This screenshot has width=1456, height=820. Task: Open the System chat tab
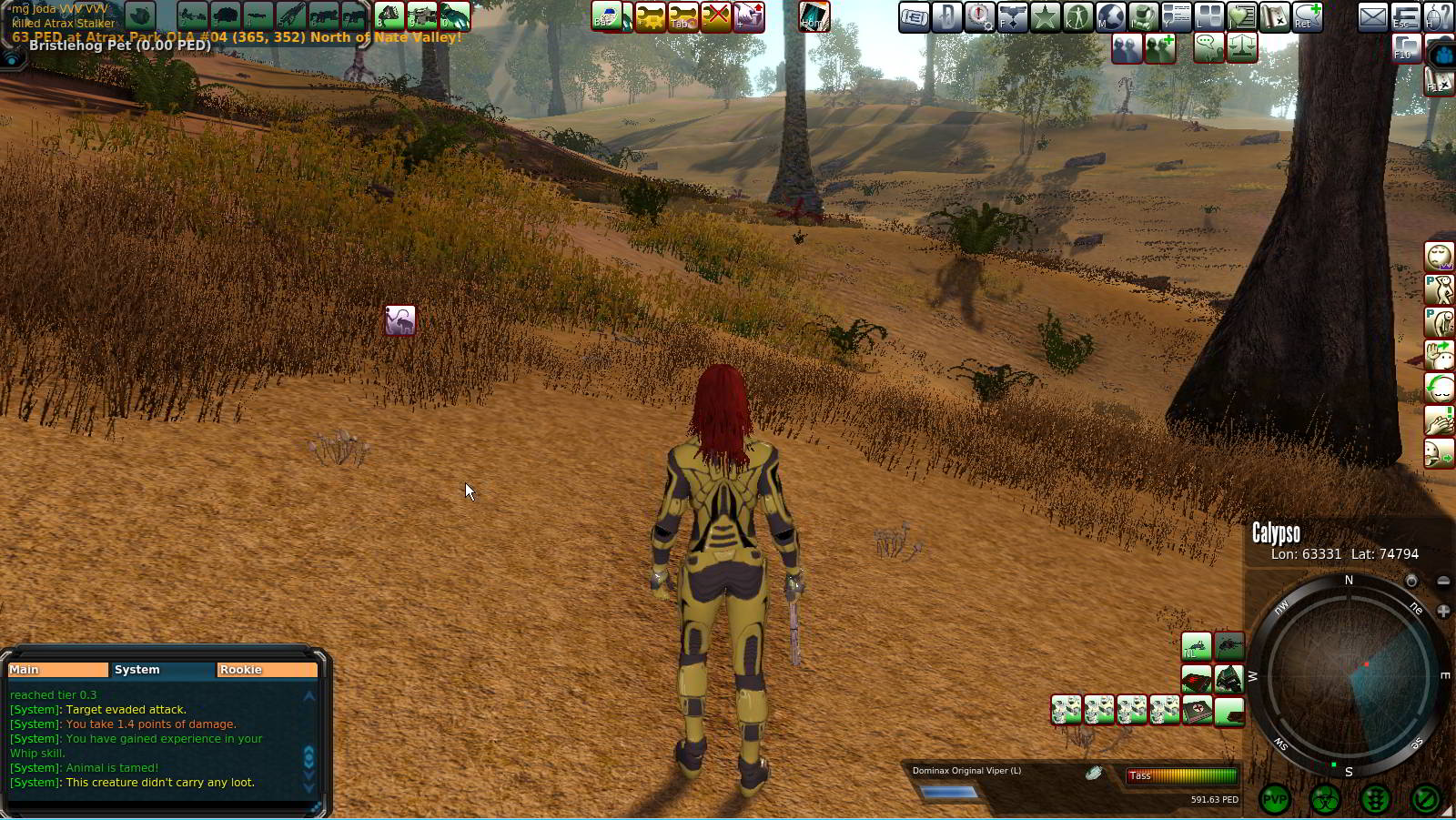[x=162, y=670]
